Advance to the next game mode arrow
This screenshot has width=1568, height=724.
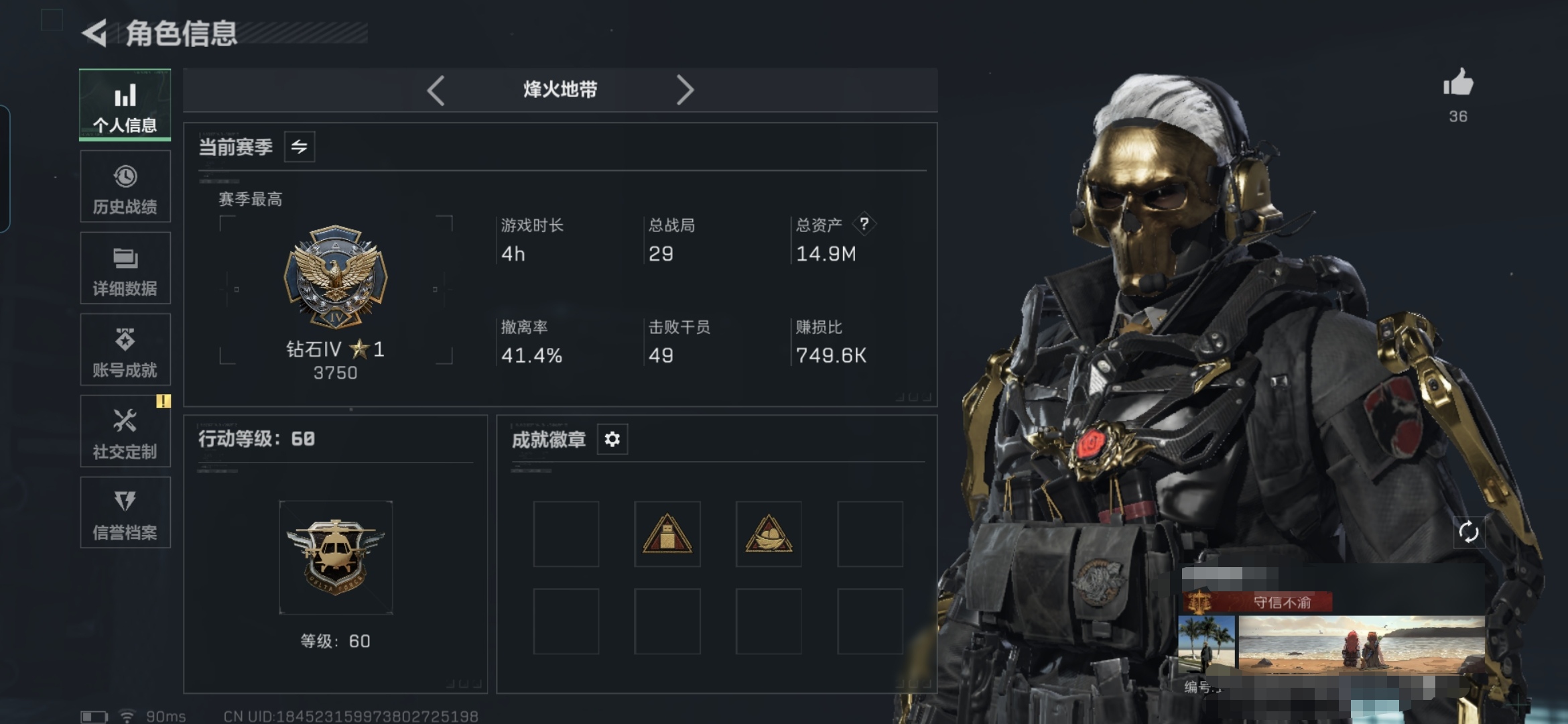tap(684, 90)
